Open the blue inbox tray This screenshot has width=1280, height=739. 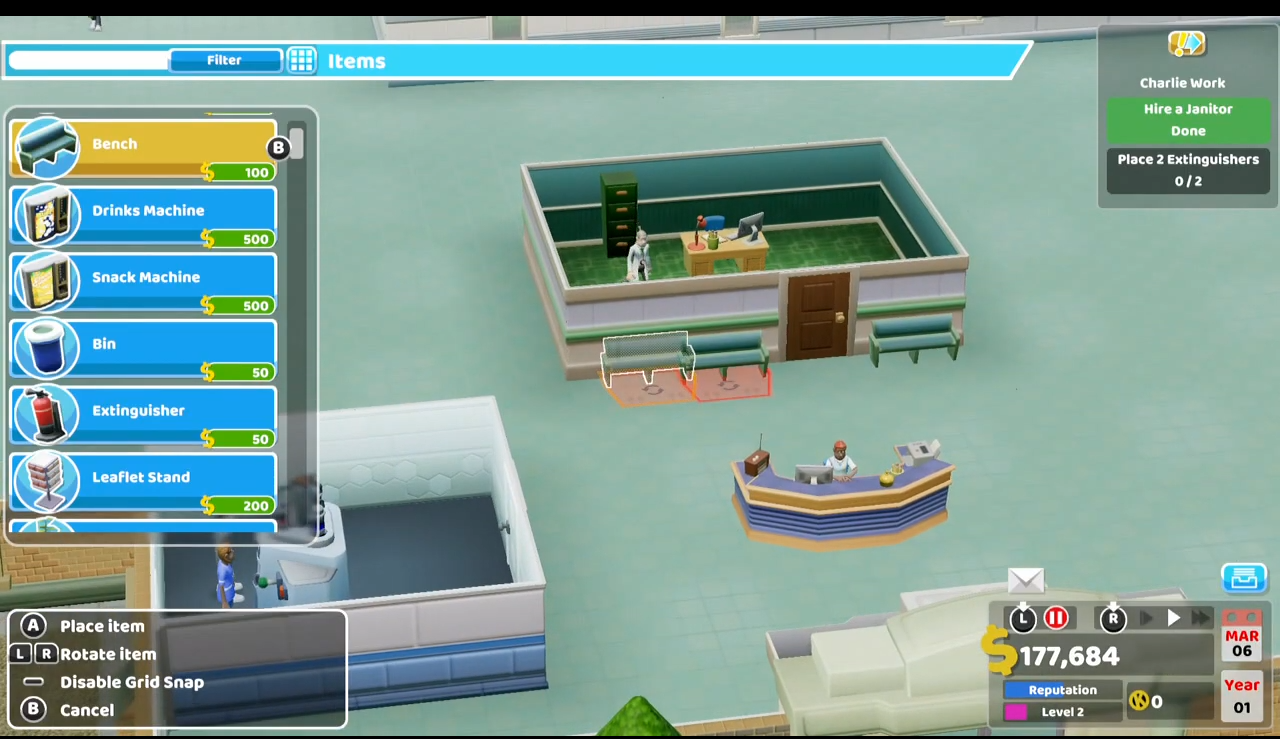1244,578
